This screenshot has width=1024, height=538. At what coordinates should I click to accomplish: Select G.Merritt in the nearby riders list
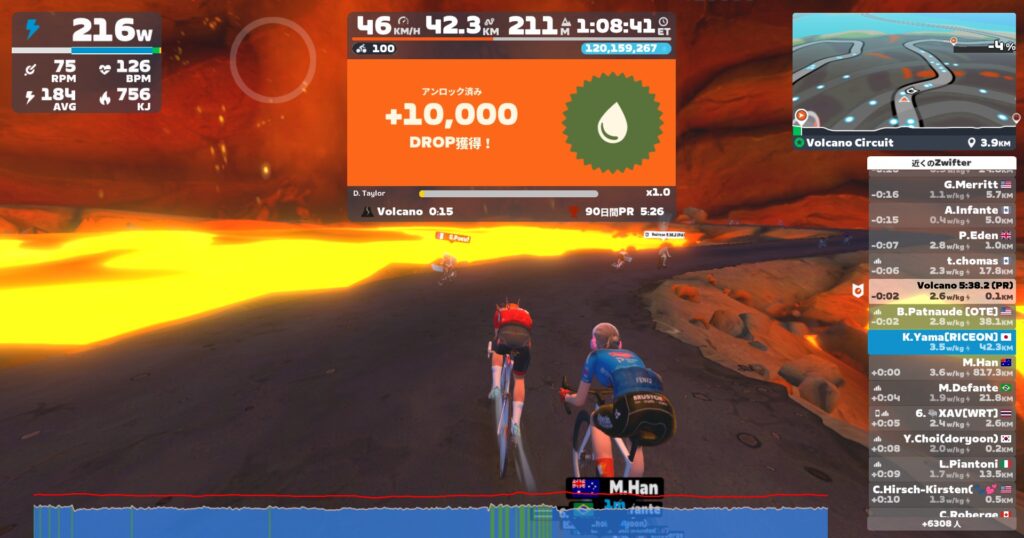pyautogui.click(x=942, y=189)
